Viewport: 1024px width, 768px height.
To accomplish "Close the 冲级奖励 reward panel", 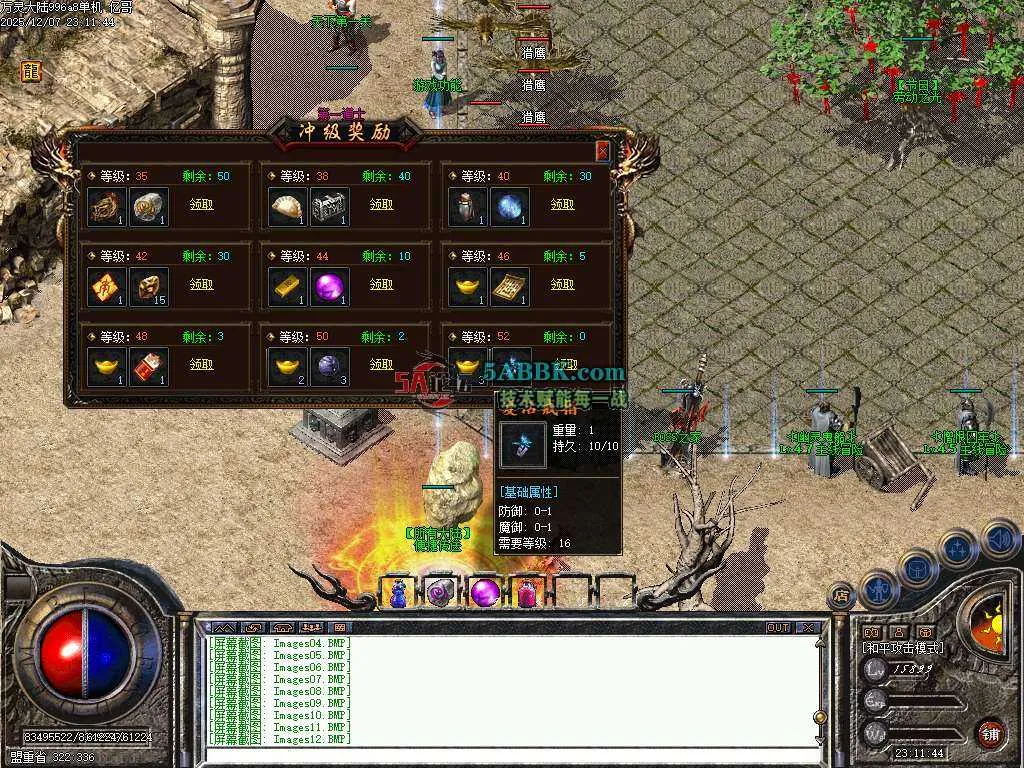I will pos(602,151).
